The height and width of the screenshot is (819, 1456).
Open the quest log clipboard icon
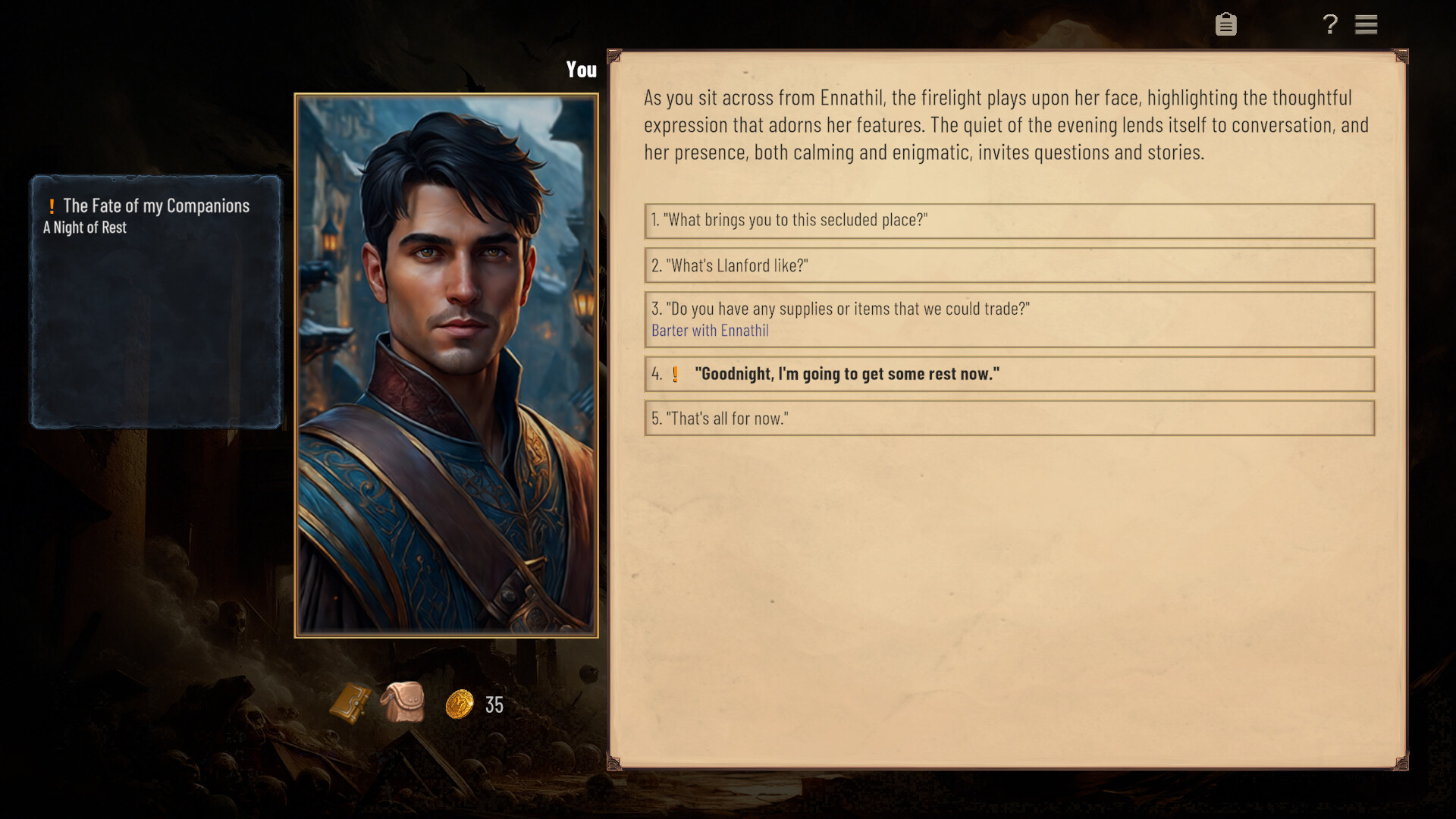pyautogui.click(x=1225, y=24)
